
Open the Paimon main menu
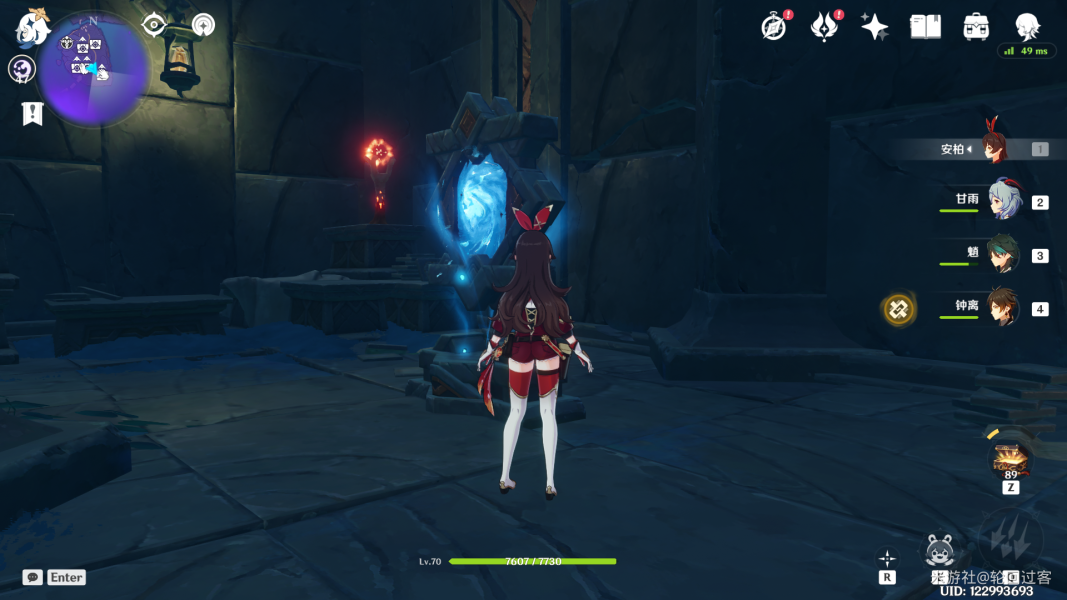[33, 26]
